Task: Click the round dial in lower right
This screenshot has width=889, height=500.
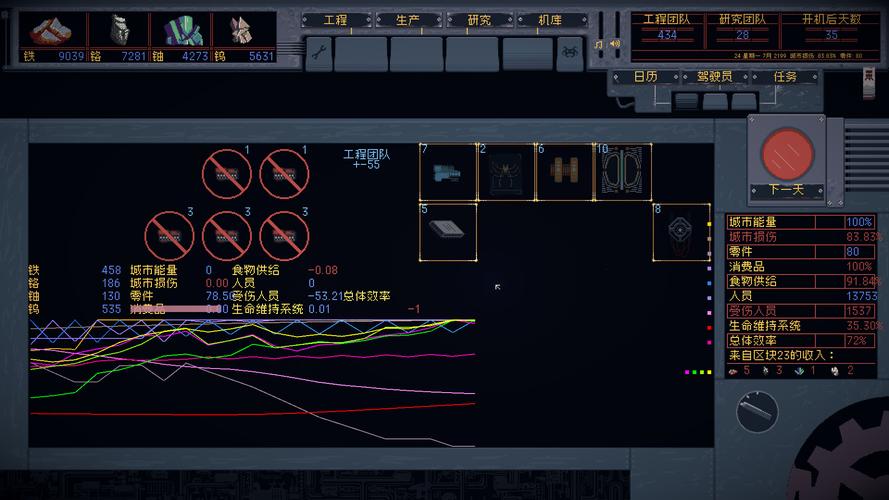Action: (x=757, y=411)
